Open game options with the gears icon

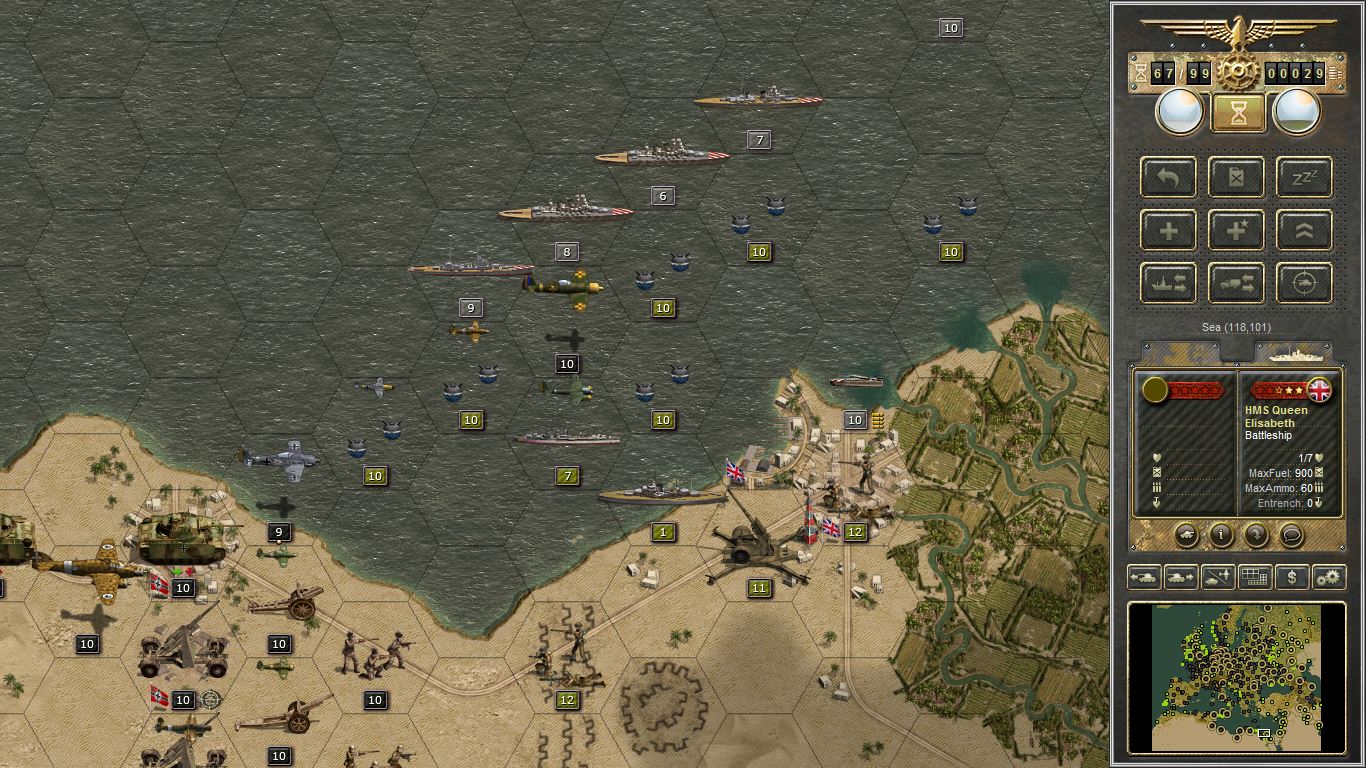point(1328,577)
